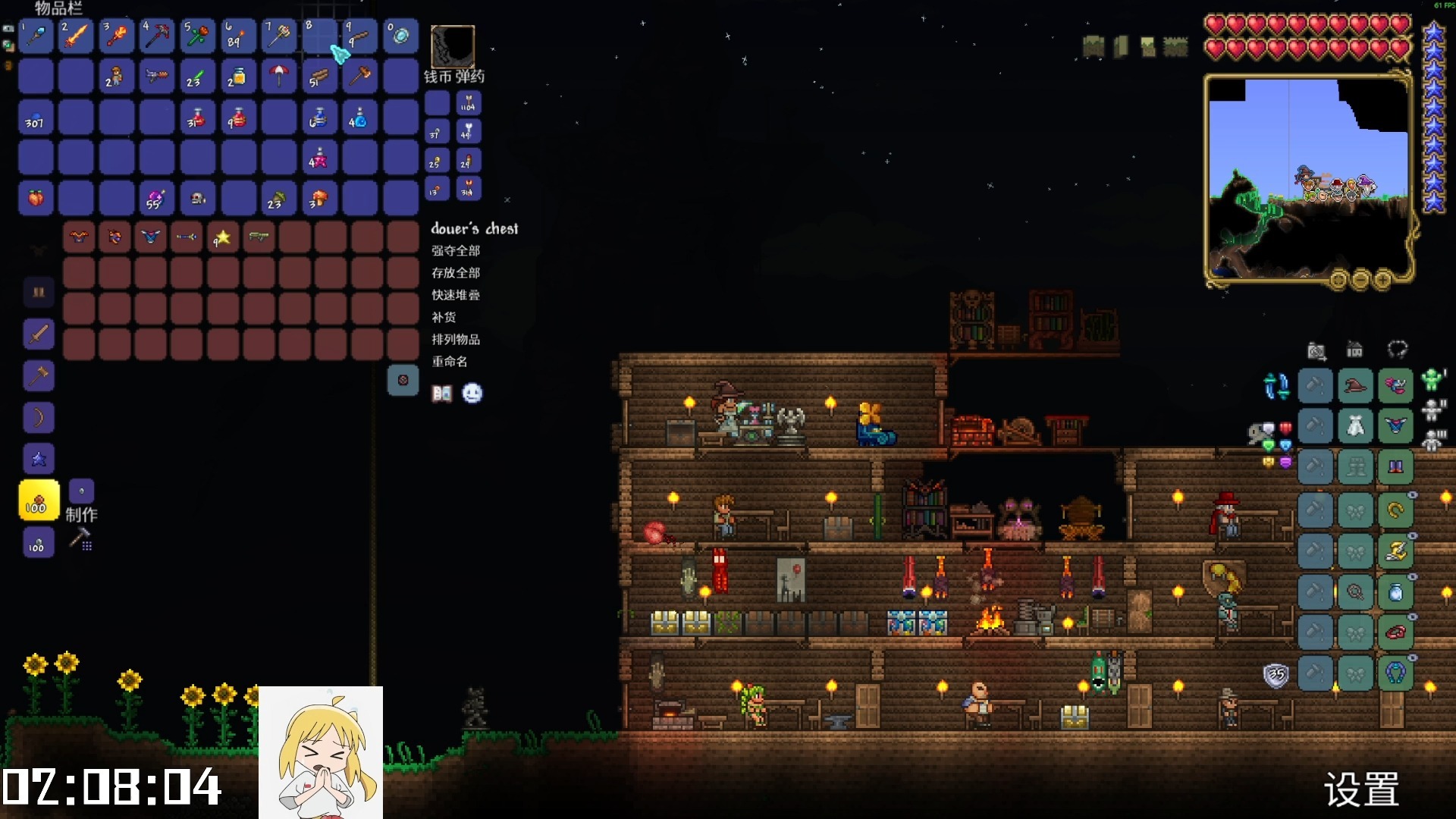The width and height of the screenshot is (1456, 819).
Task: Select the wizard hat vanity slot
Action: tap(1355, 386)
